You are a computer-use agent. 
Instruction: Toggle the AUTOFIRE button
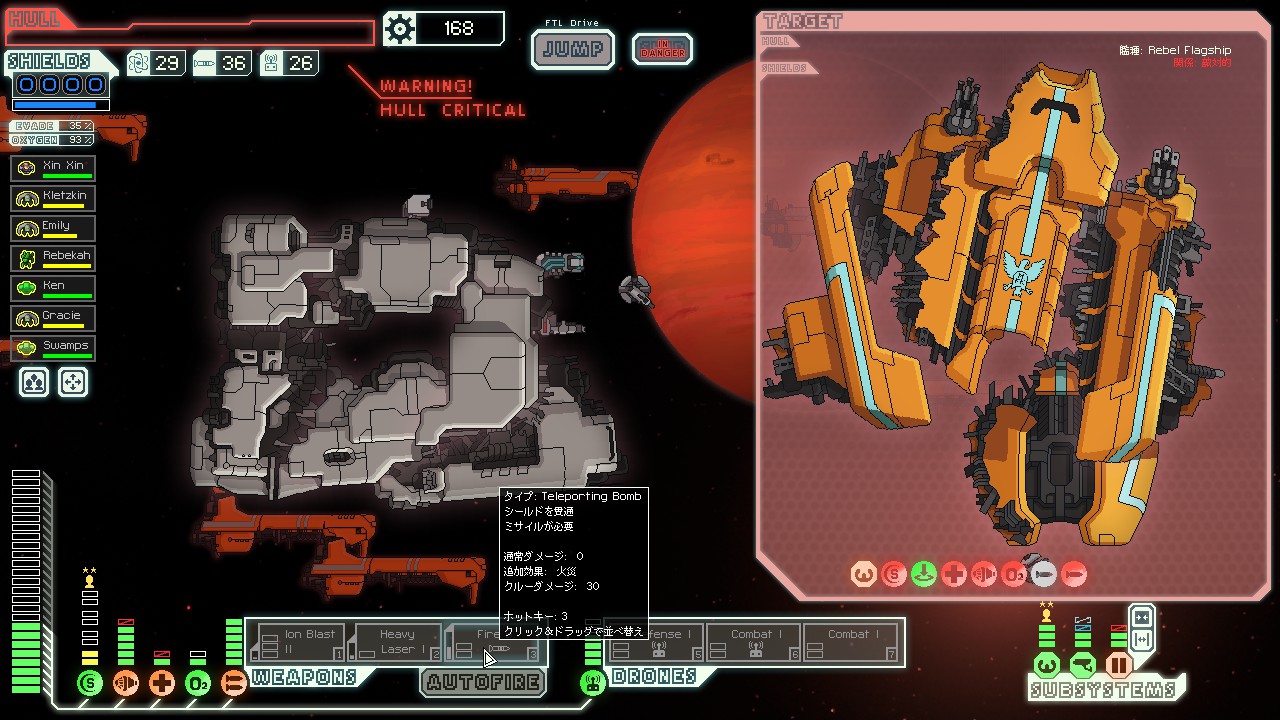coord(483,683)
